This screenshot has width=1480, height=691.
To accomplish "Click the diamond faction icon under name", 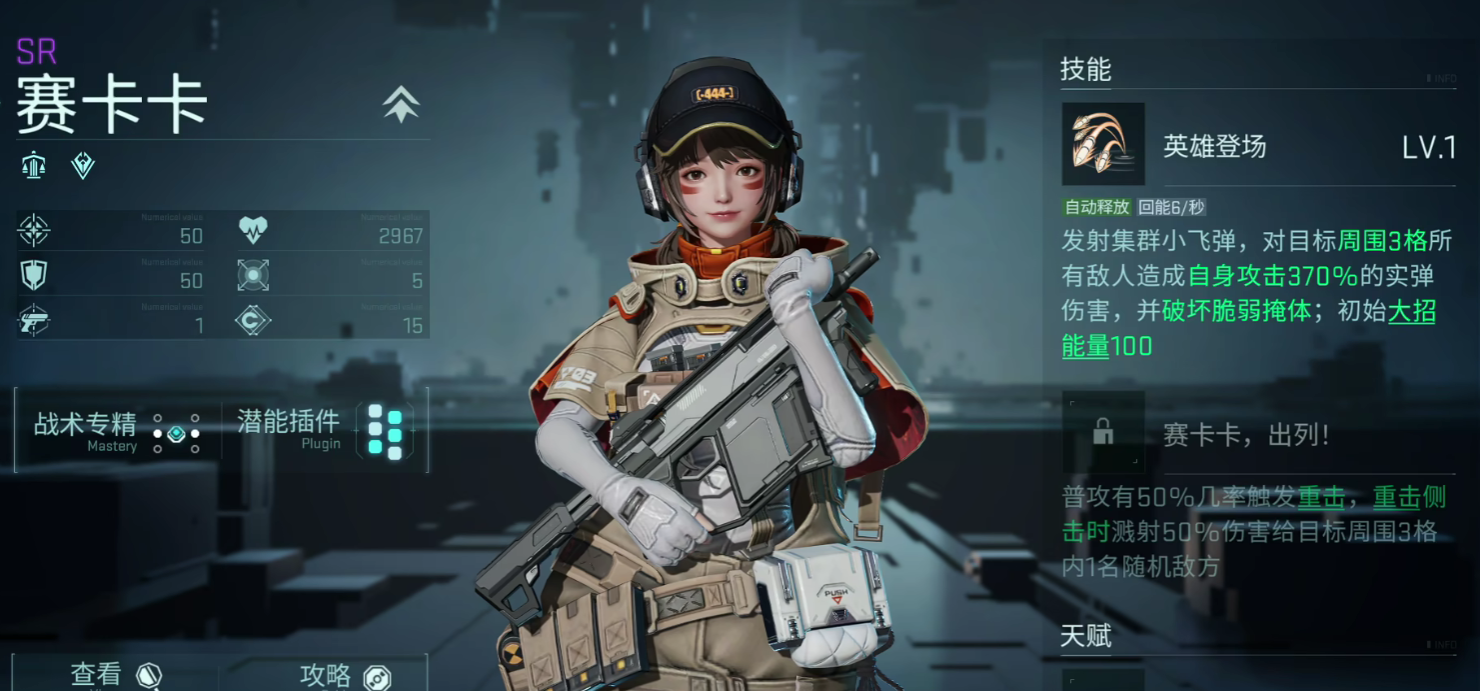I will tap(83, 165).
